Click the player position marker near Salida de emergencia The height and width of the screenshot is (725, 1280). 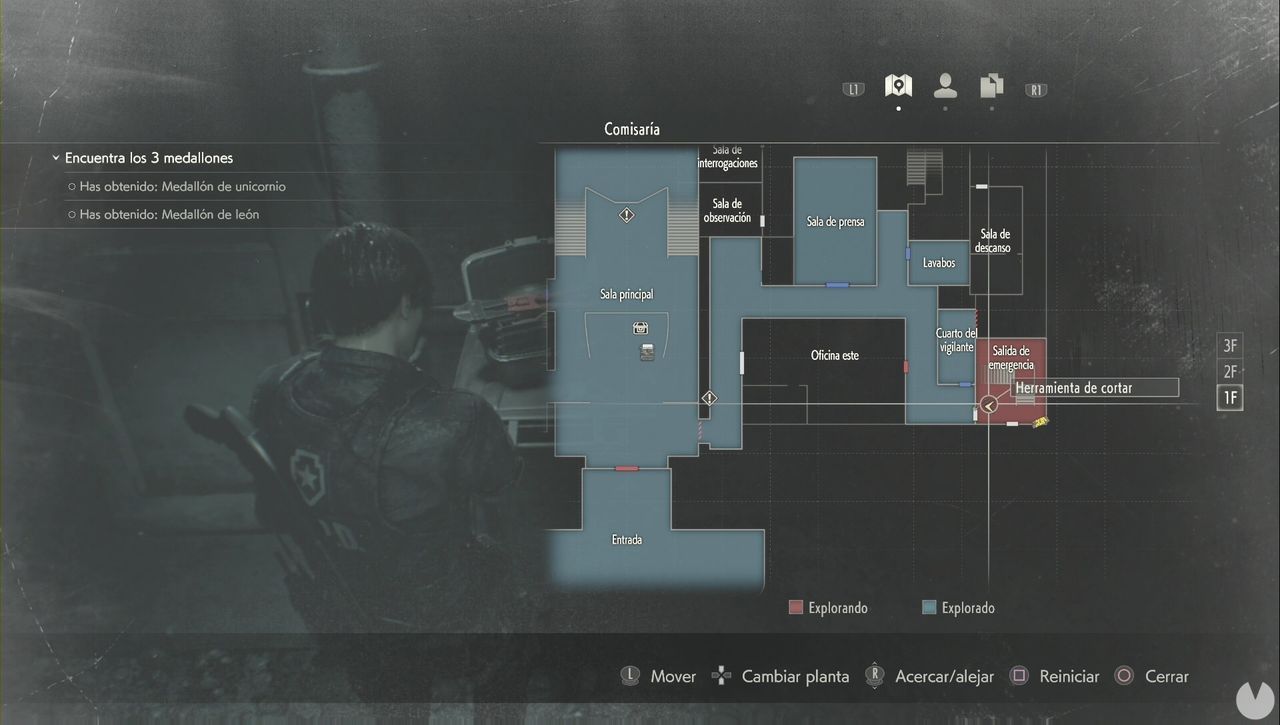(989, 405)
